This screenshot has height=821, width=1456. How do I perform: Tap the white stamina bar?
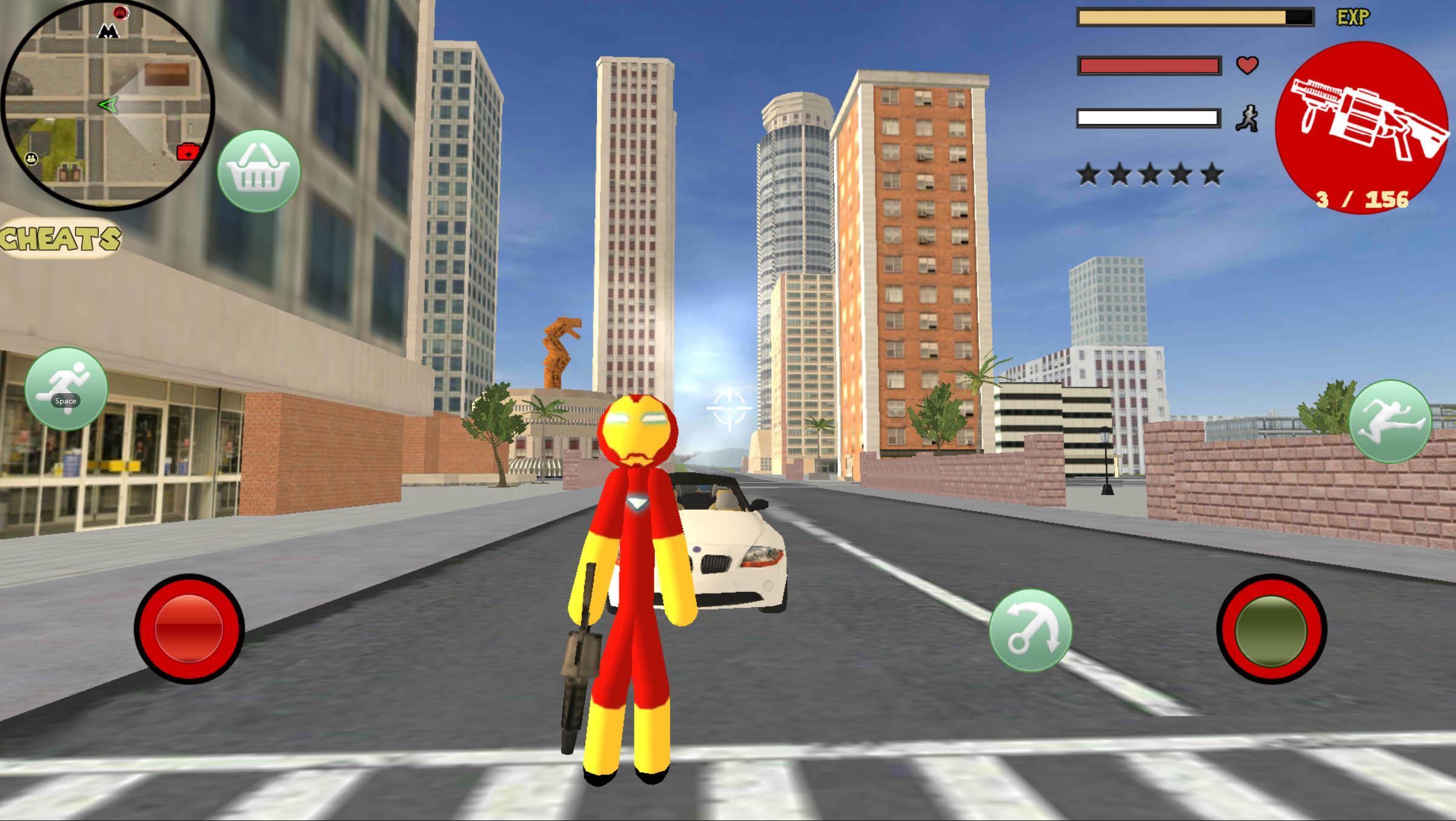(1149, 116)
